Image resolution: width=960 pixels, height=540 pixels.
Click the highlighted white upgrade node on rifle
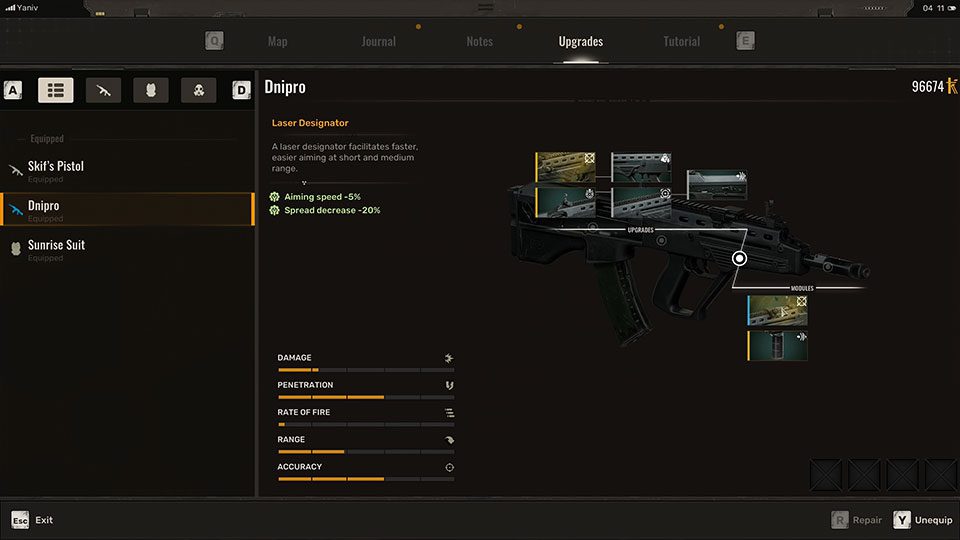point(740,258)
